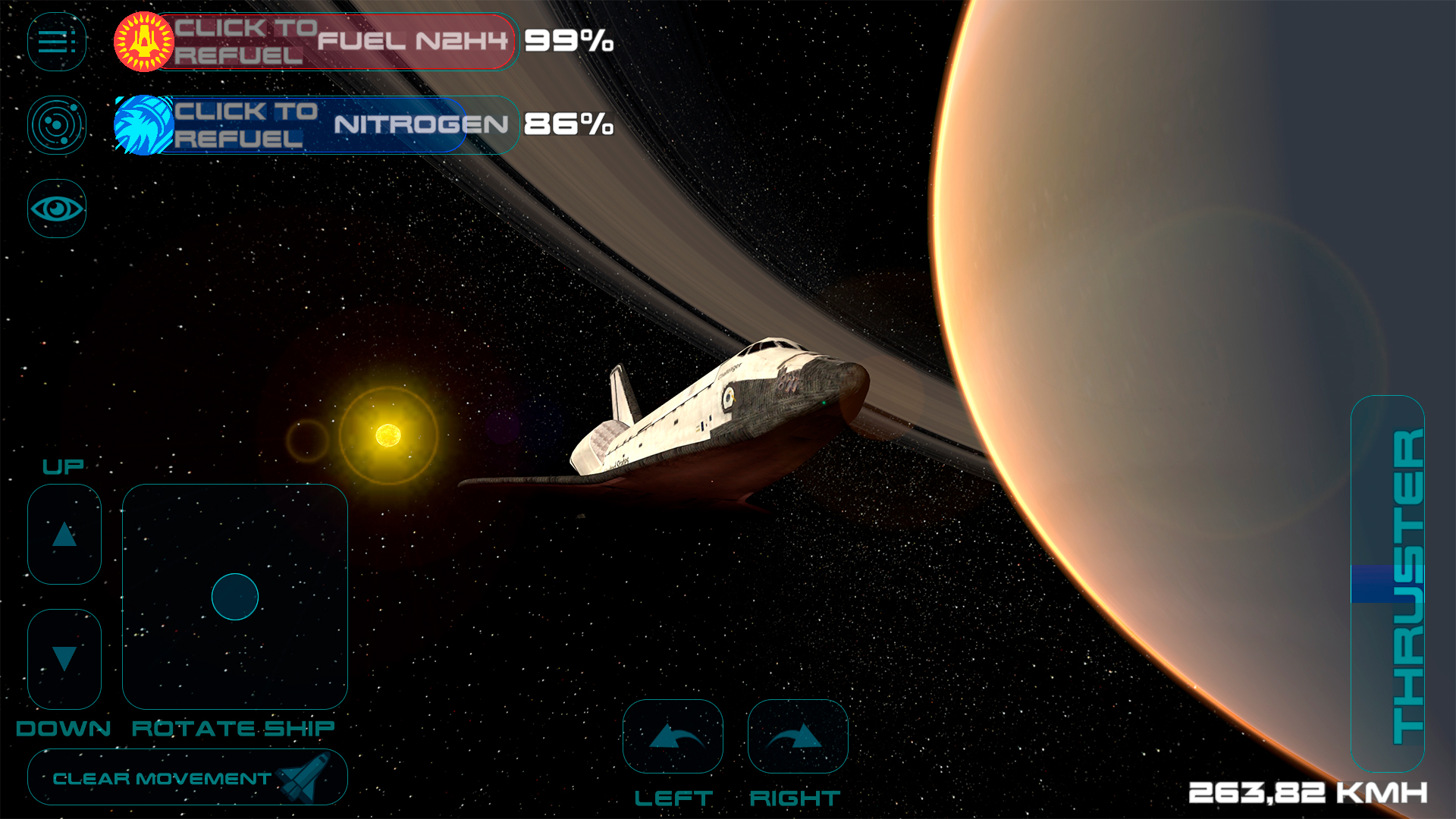This screenshot has height=819, width=1456.
Task: Click the Right rotation arrow icon
Action: coord(797,736)
